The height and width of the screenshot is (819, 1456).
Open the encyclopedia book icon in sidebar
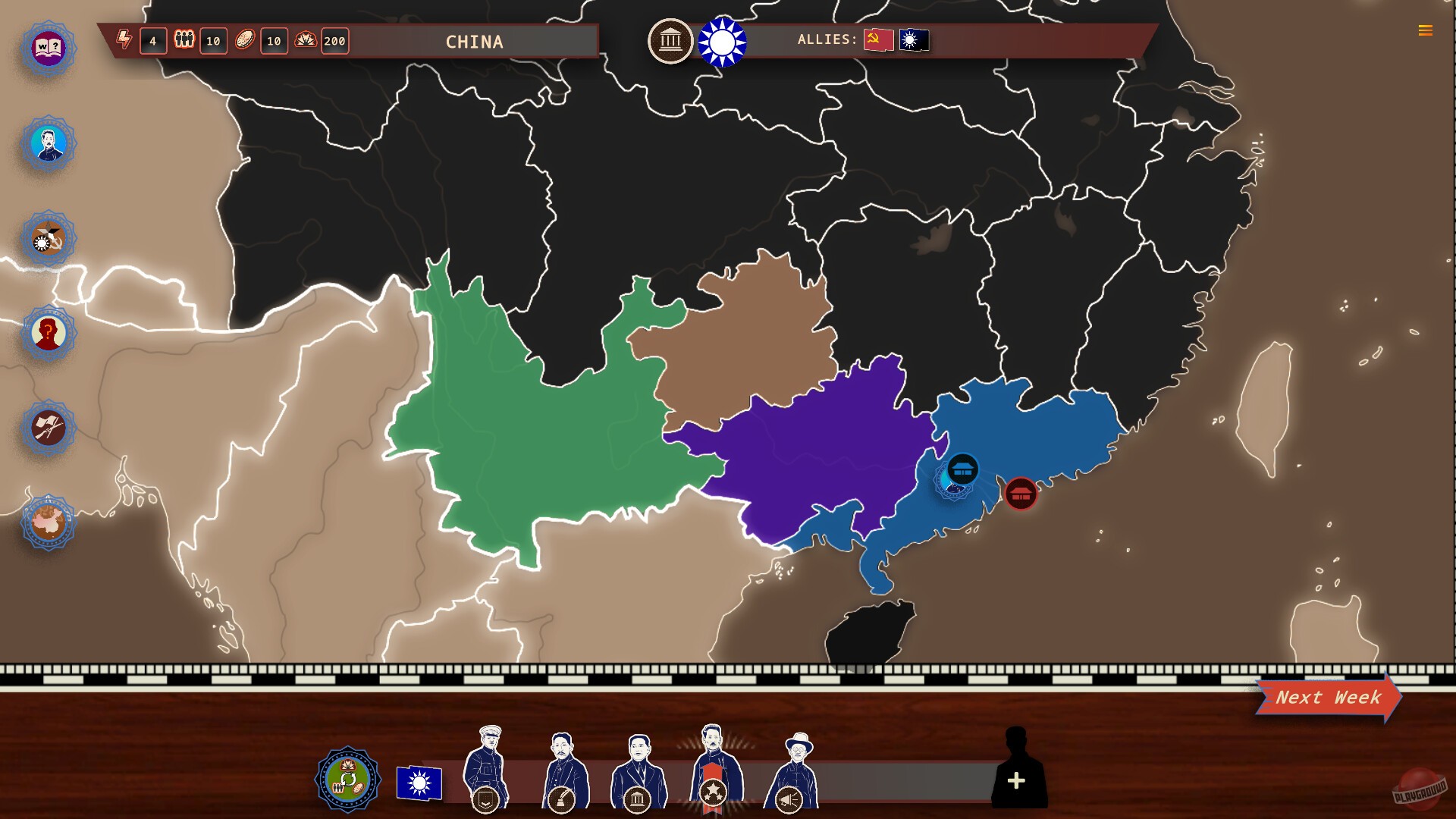tap(47, 48)
